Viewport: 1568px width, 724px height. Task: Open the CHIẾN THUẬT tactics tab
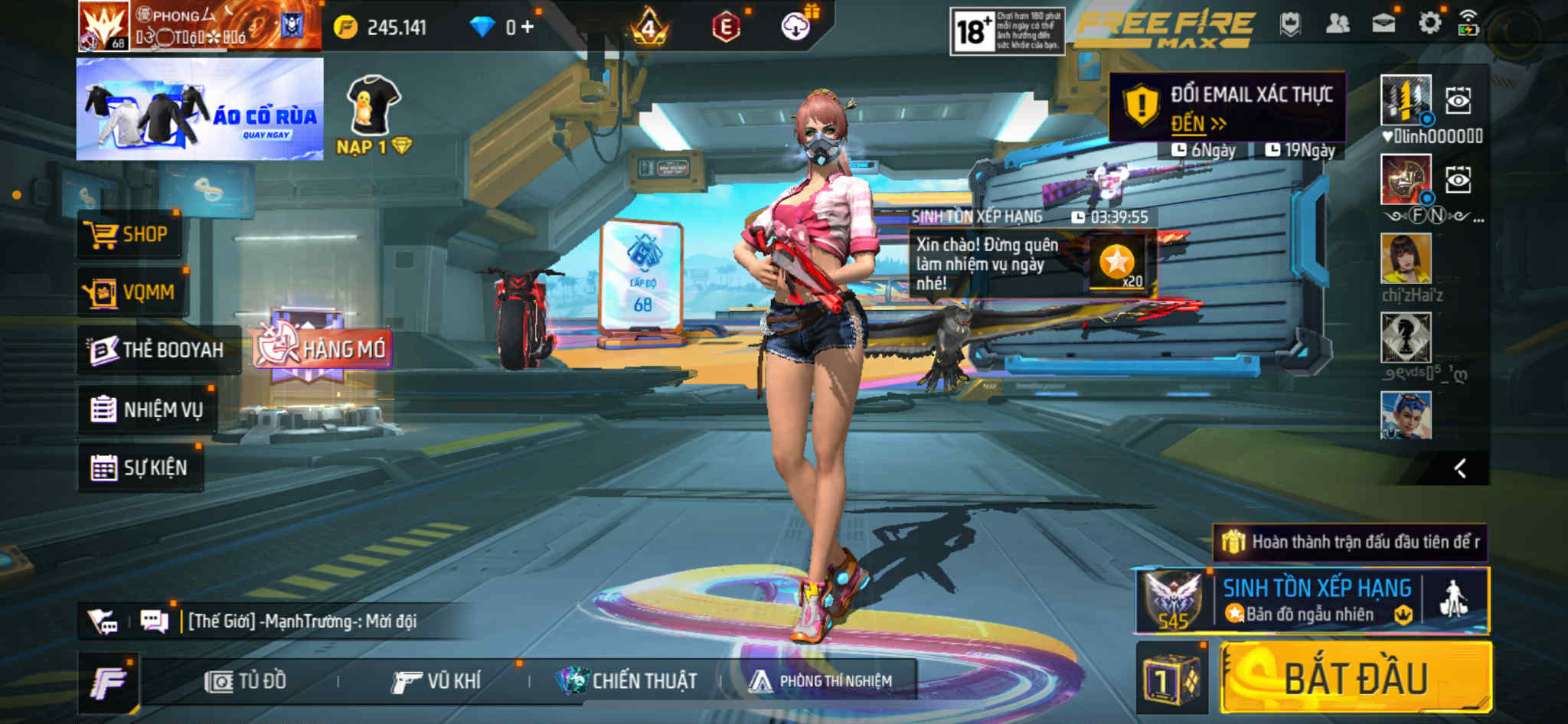pos(627,681)
